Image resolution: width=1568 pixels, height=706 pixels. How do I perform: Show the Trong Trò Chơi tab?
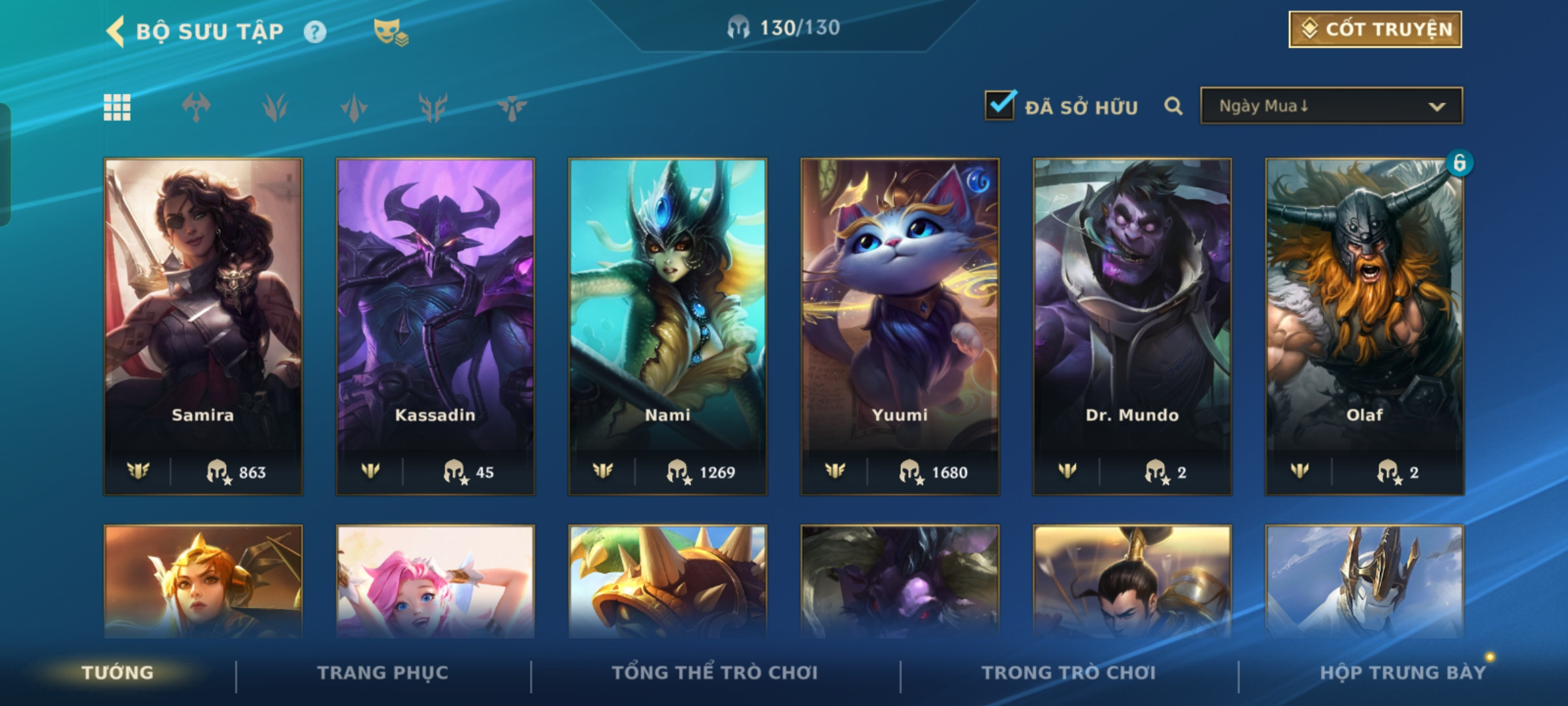coord(1069,673)
